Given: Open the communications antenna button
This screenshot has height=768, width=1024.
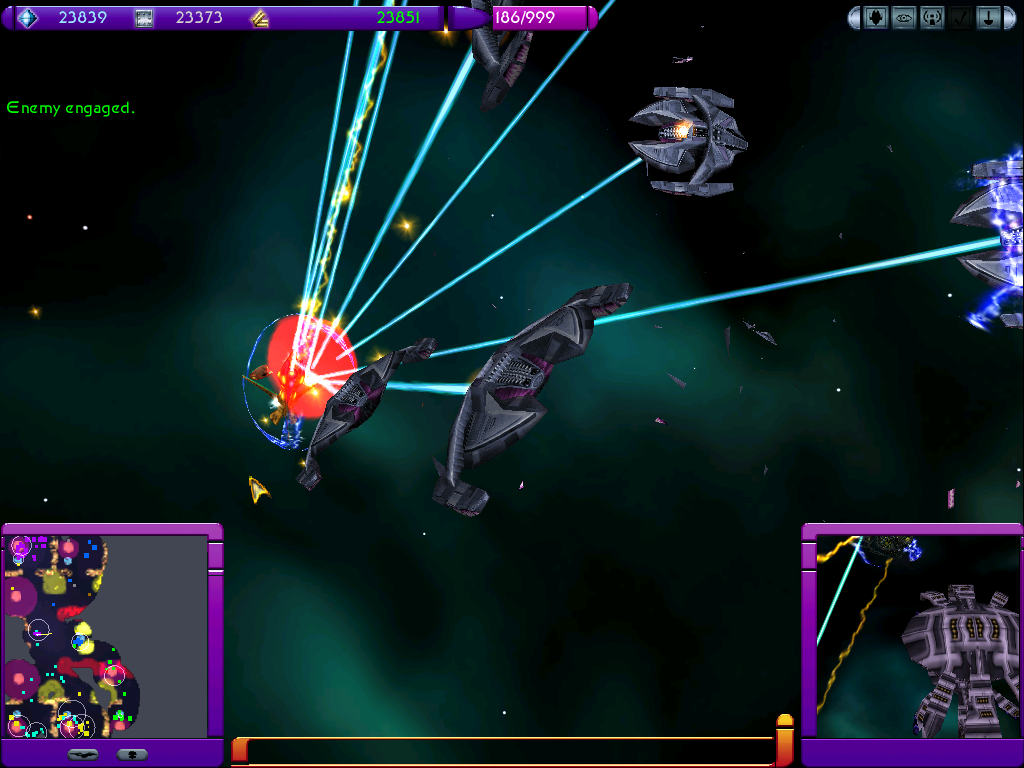Looking at the screenshot, I should tap(932, 18).
